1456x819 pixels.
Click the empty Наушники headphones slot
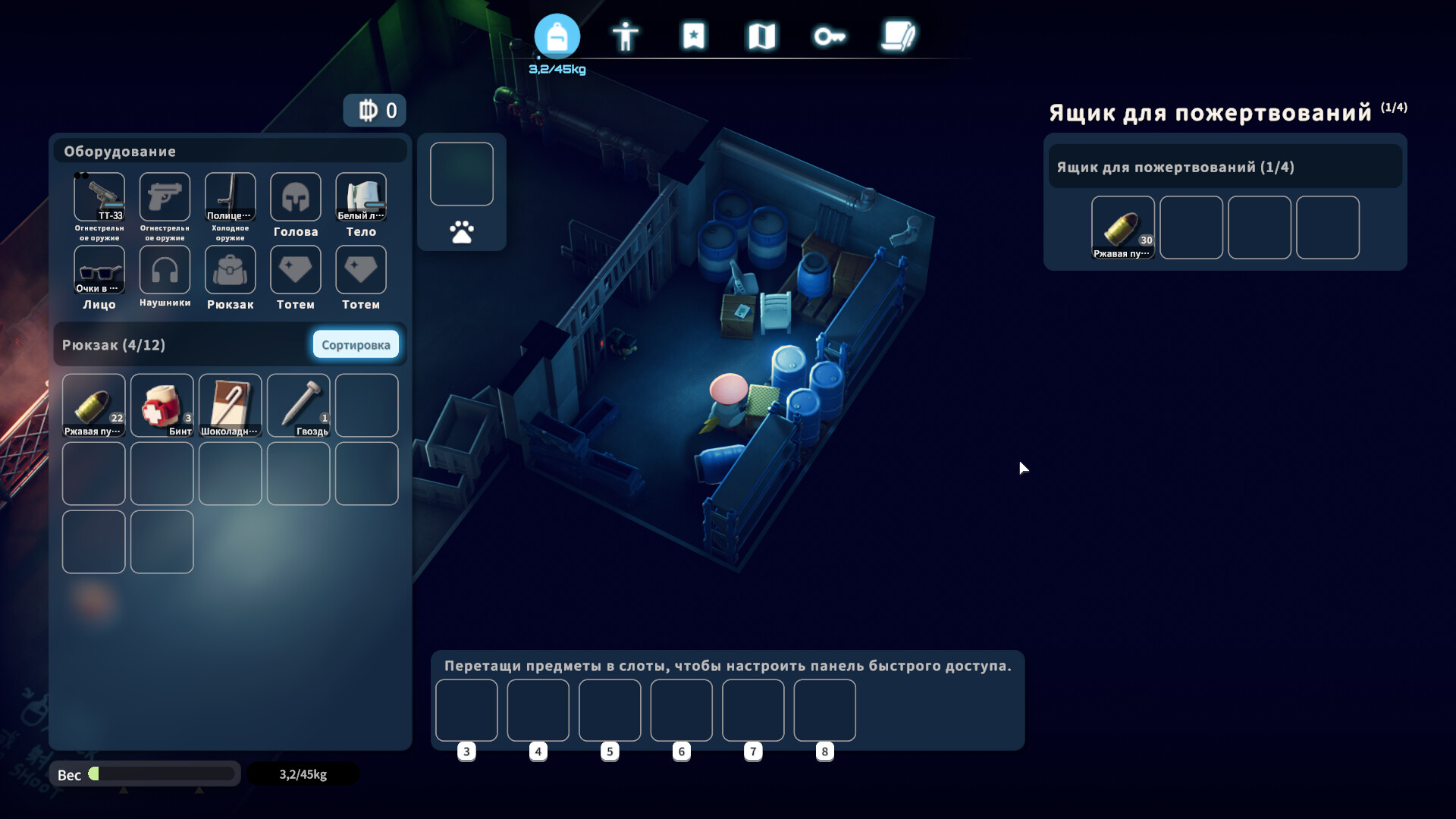[x=165, y=270]
